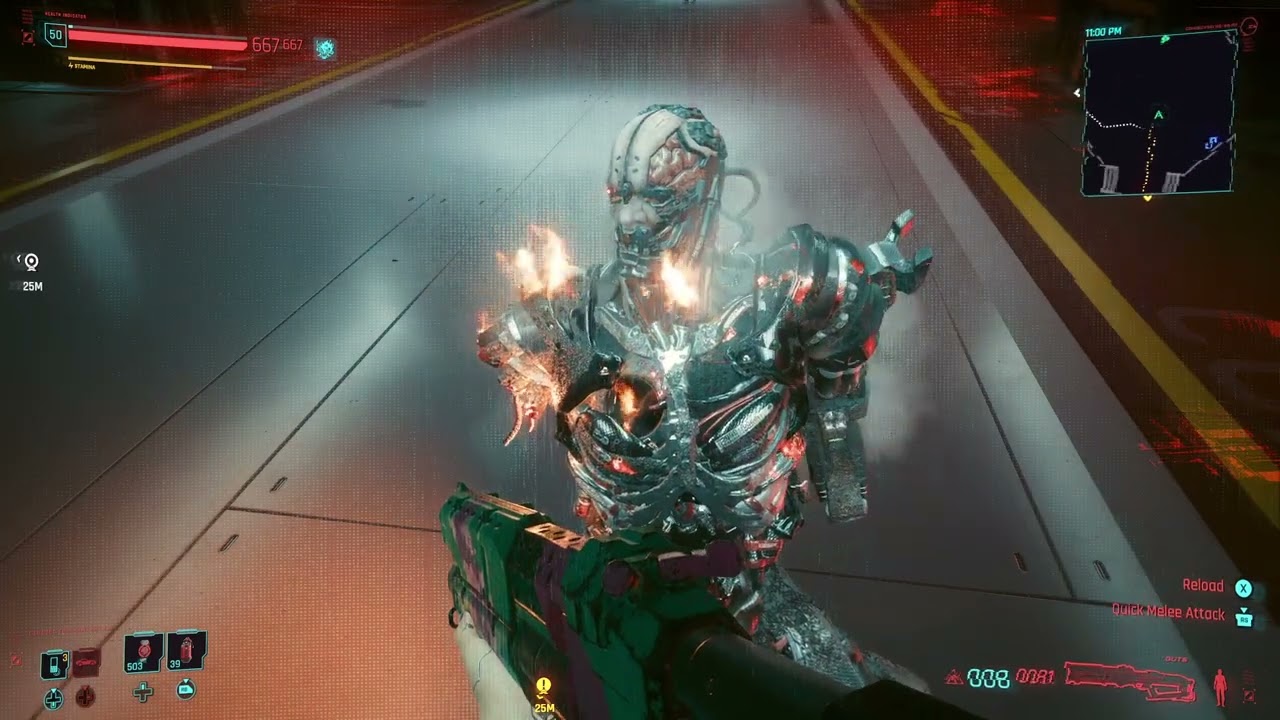Select the grenade slot showing 39
1280x720 pixels.
(x=185, y=650)
